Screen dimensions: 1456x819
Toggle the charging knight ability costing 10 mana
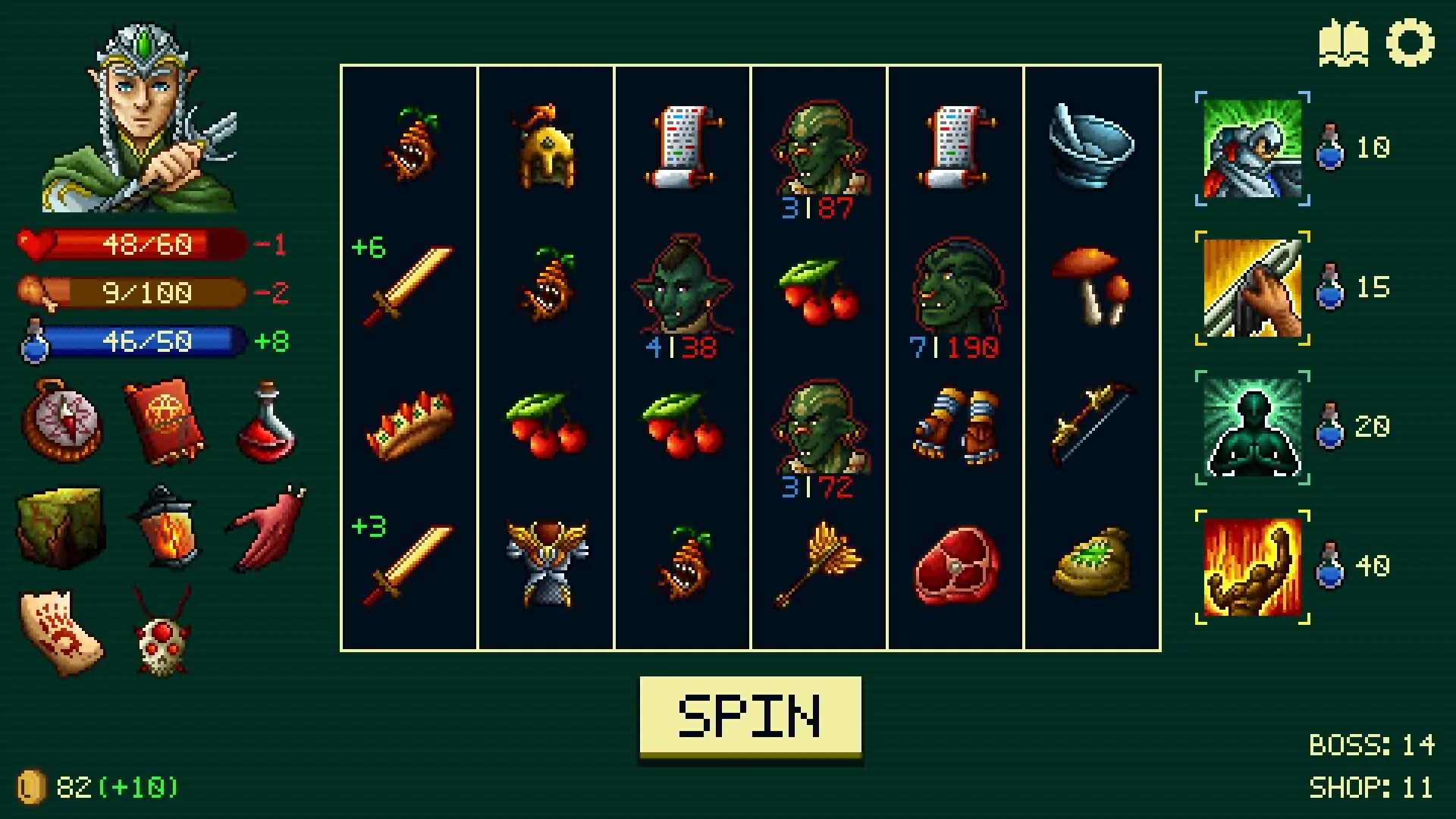tap(1253, 149)
